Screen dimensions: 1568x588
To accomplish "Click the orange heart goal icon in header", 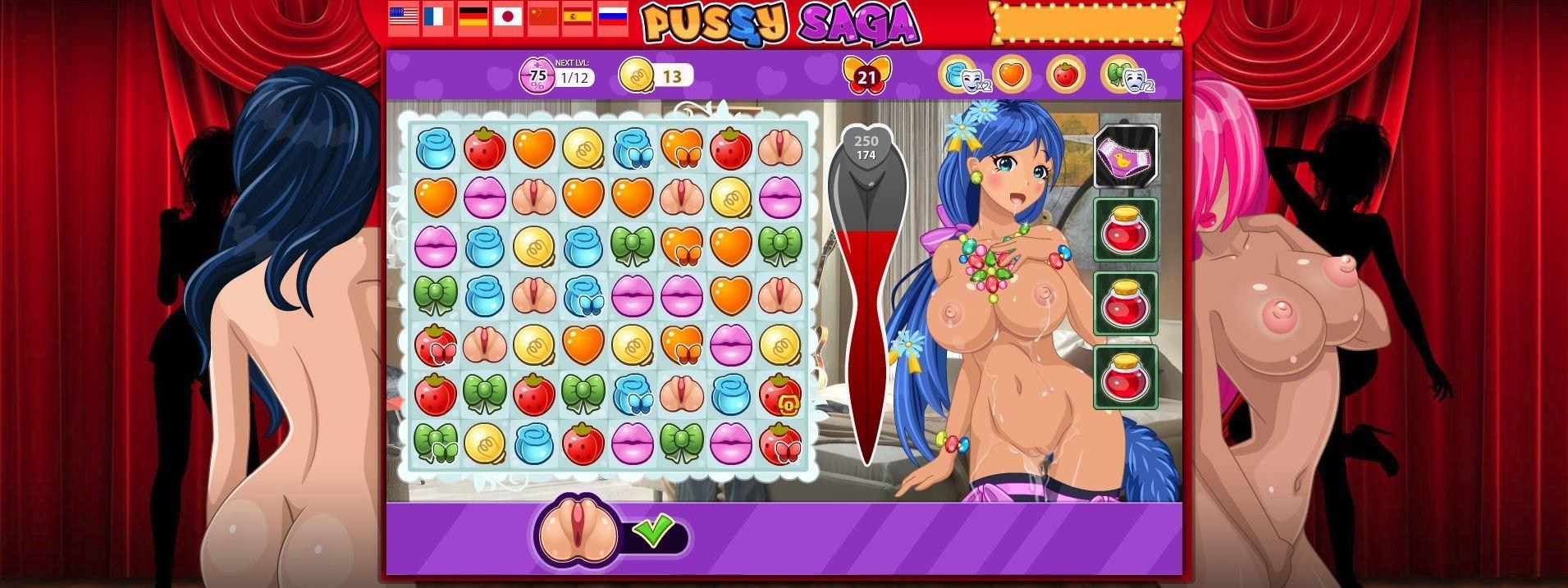I will pos(1012,75).
